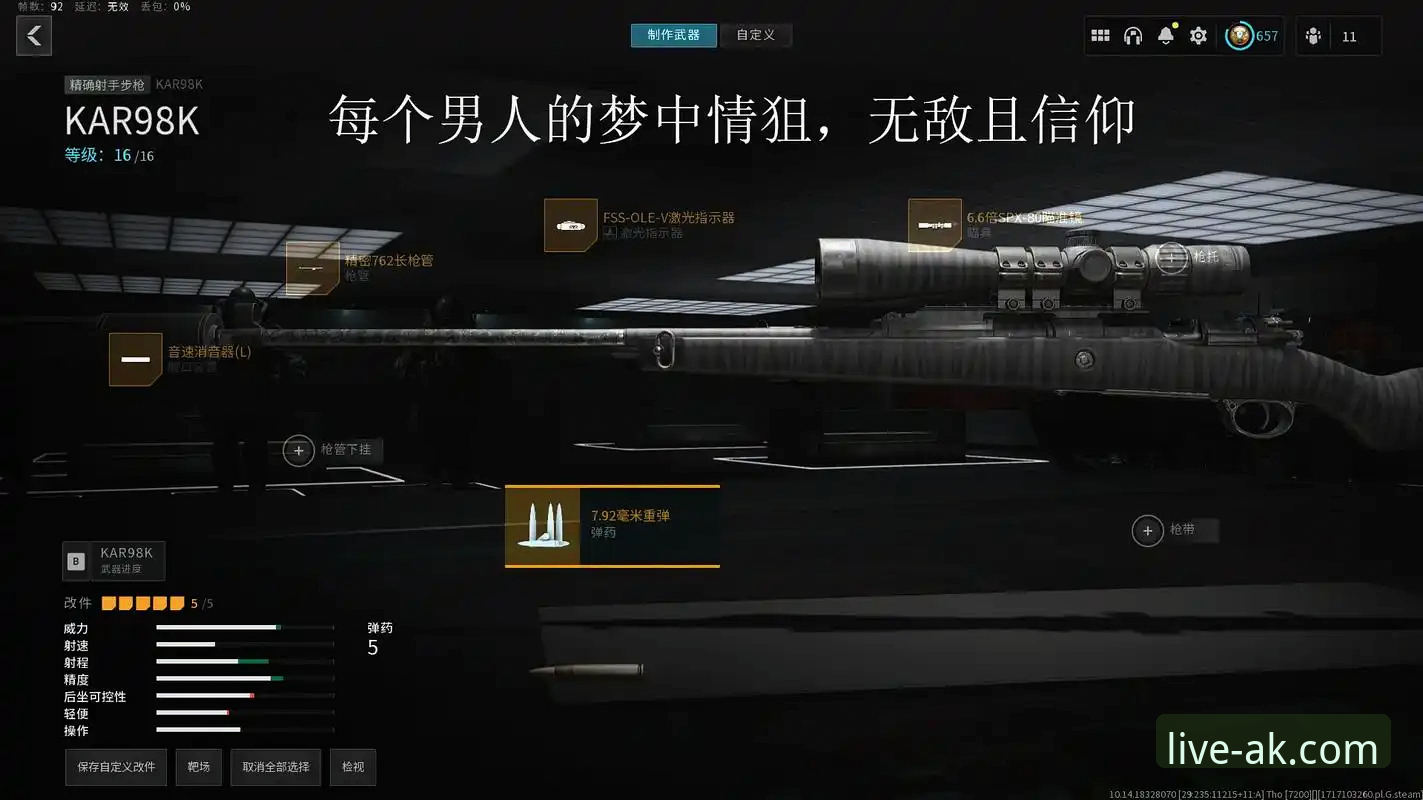Select the 精密762长枪管 barrel attachment

313,267
